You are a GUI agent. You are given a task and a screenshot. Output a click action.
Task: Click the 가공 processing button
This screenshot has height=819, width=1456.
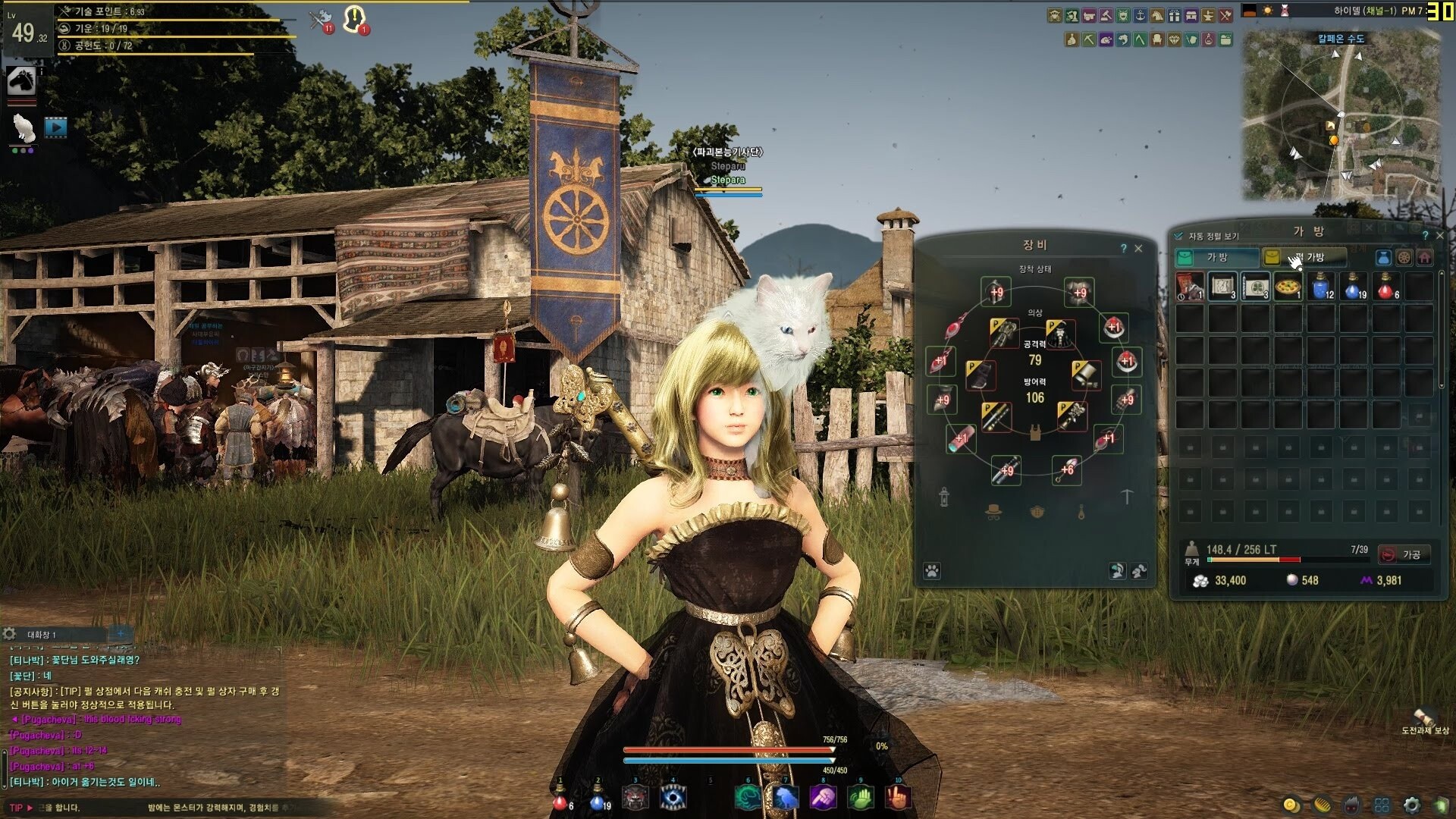(1404, 554)
